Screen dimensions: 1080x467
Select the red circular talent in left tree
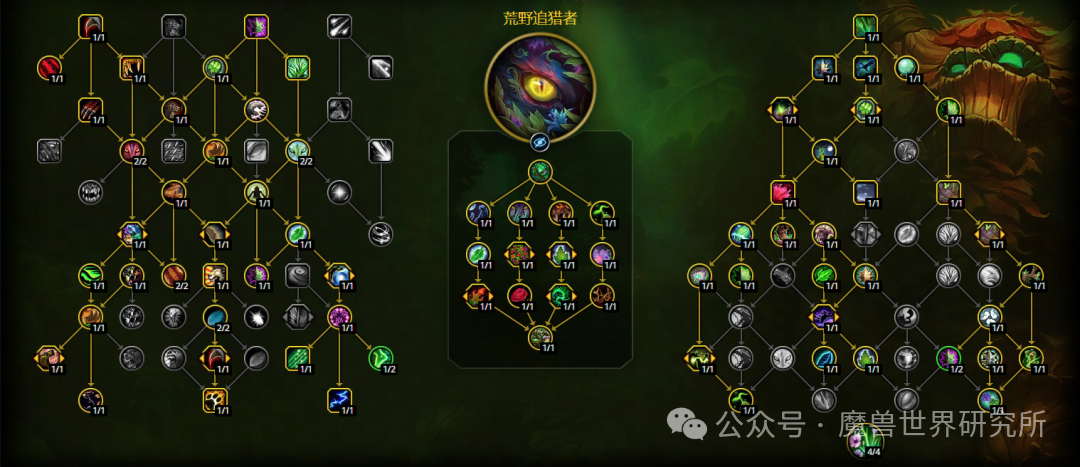(49, 67)
